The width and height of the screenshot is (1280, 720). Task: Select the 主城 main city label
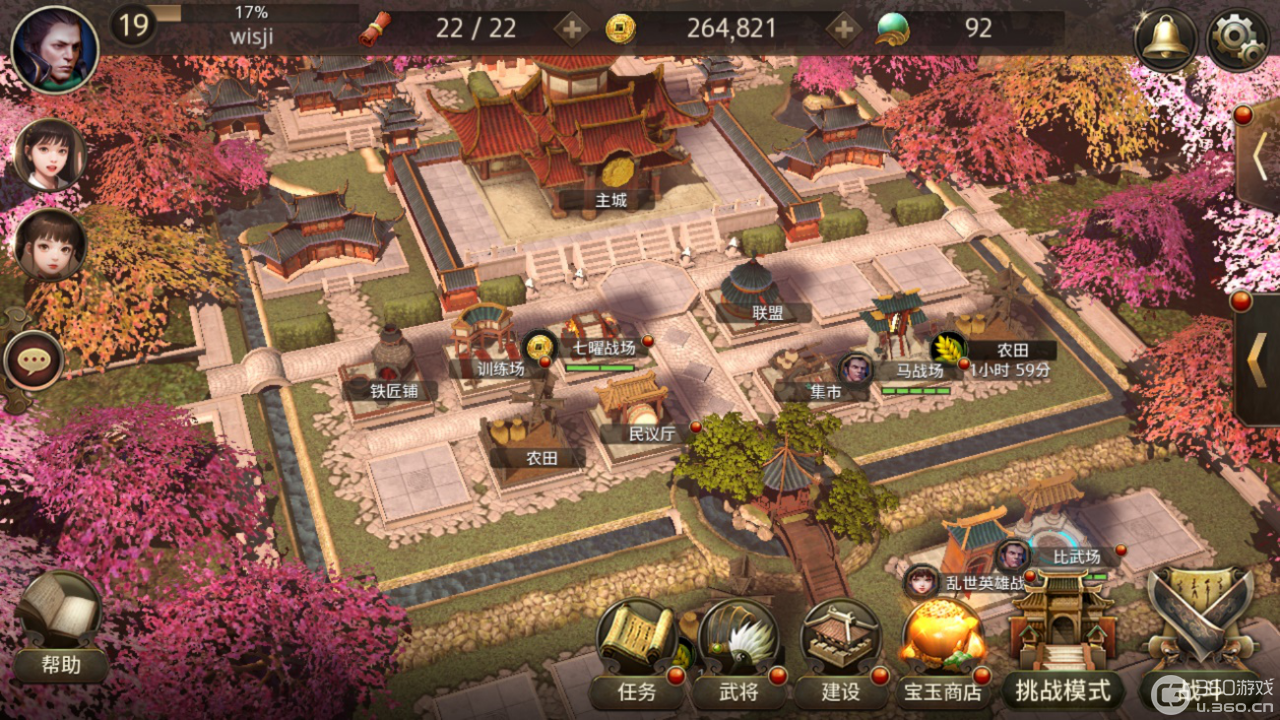point(610,200)
